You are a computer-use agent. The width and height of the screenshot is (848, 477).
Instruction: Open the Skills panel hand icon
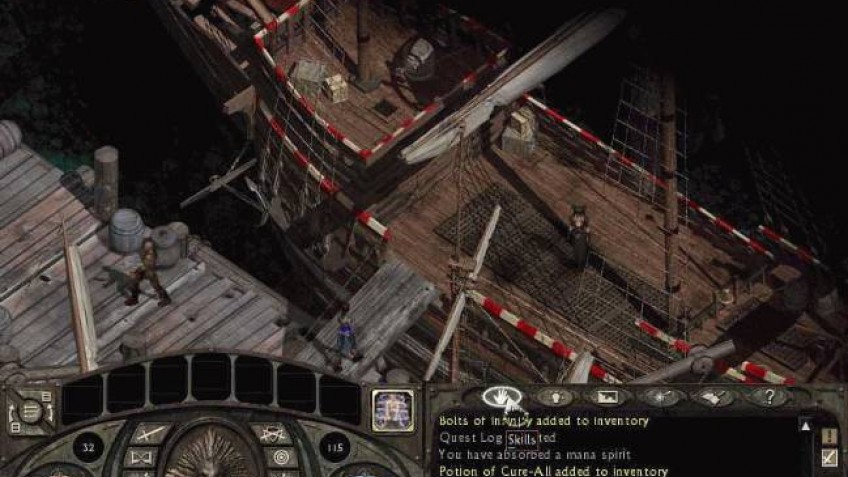pos(500,397)
